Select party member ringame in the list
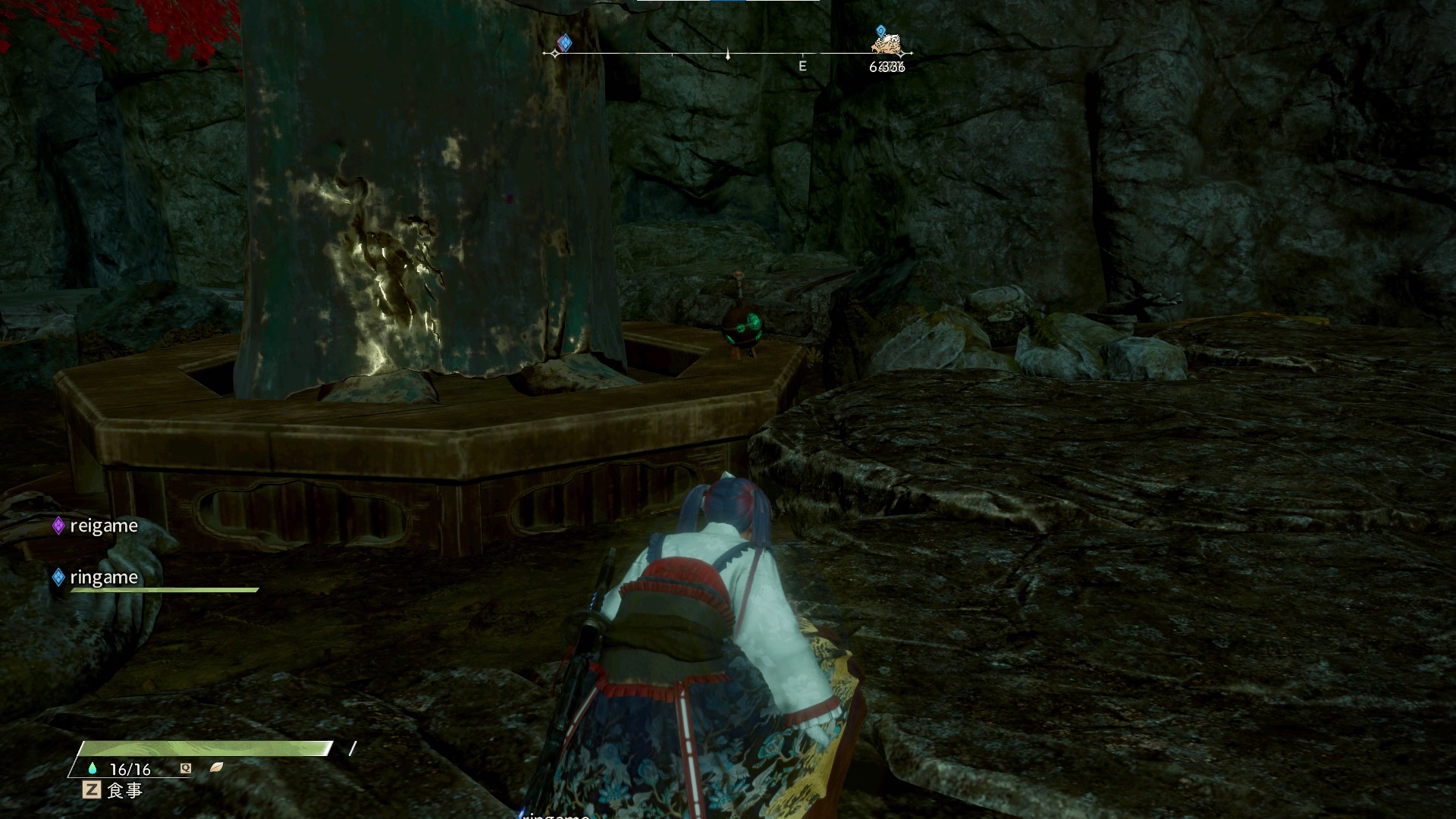The height and width of the screenshot is (819, 1456). [x=103, y=577]
